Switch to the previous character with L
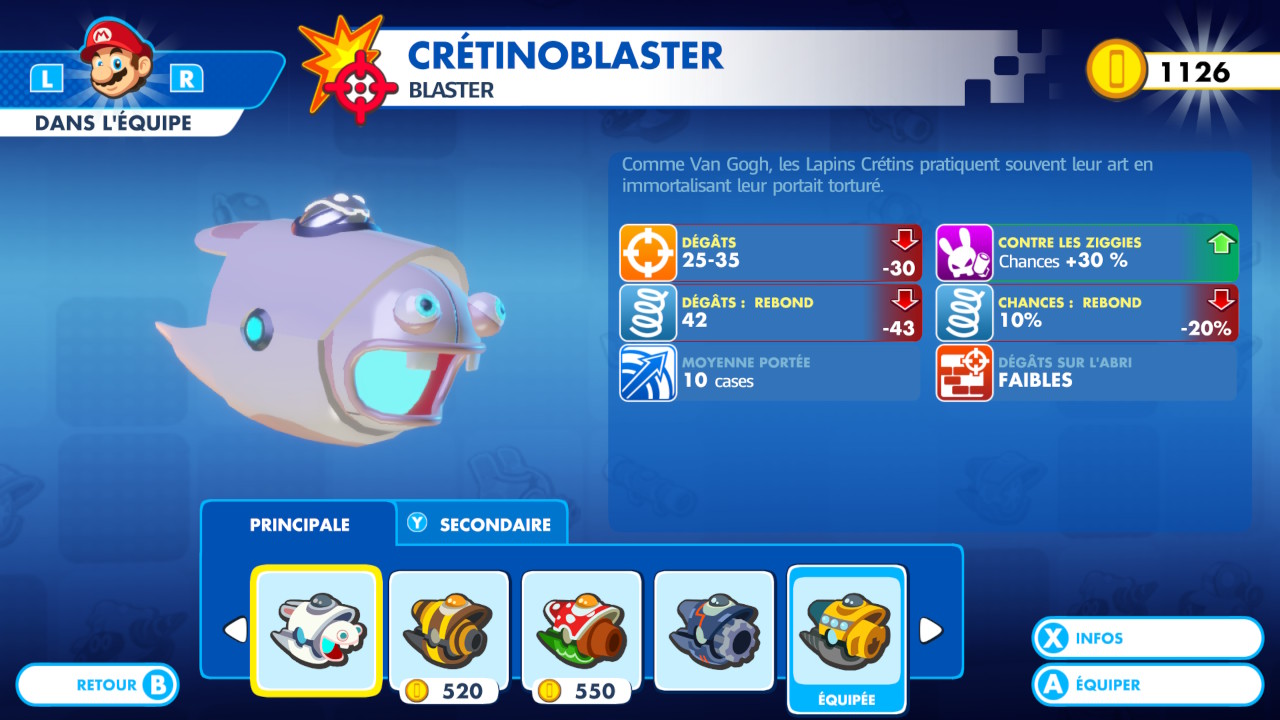The image size is (1280, 720). click(x=46, y=79)
